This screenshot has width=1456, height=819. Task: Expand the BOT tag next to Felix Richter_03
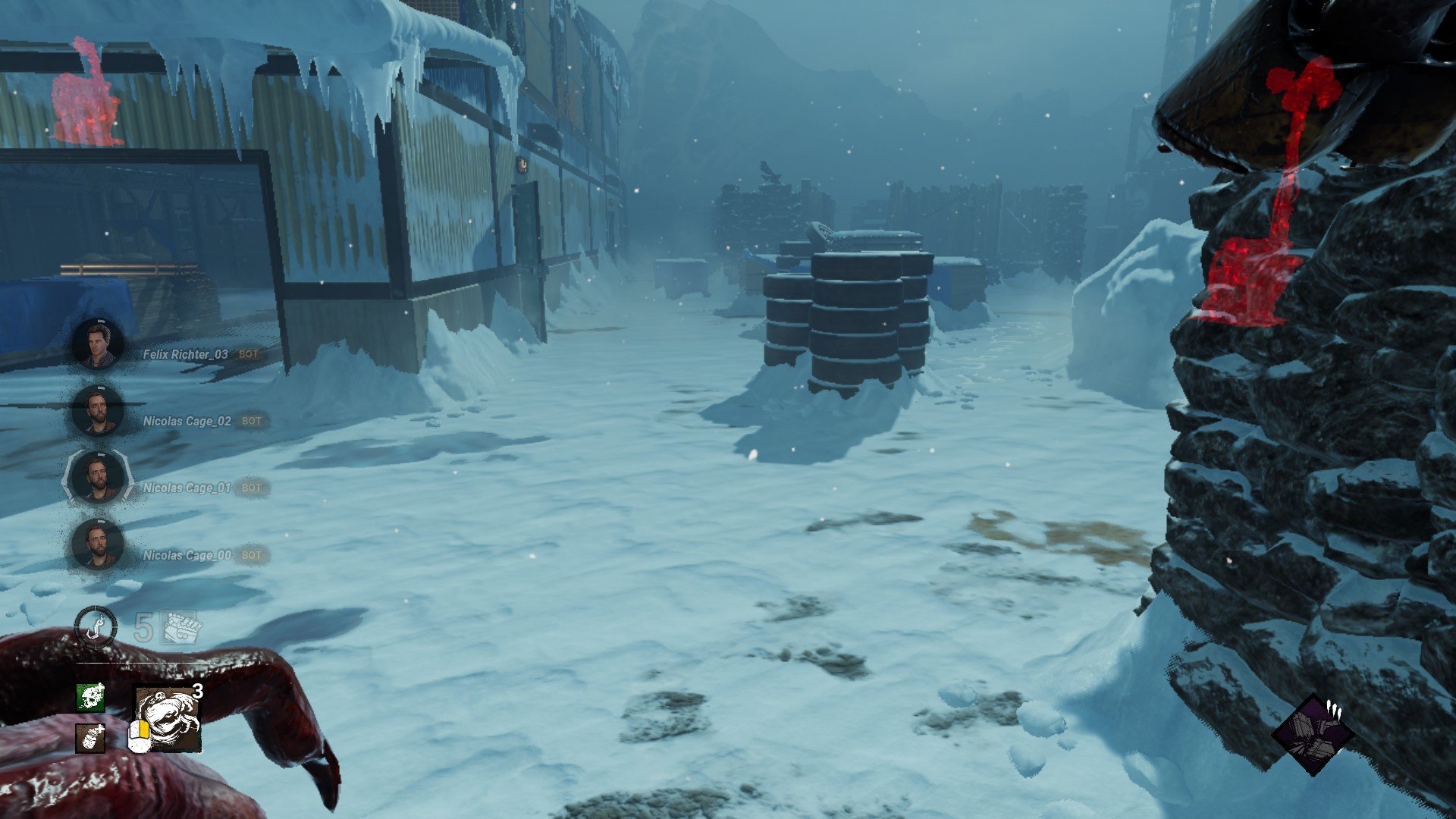point(249,353)
